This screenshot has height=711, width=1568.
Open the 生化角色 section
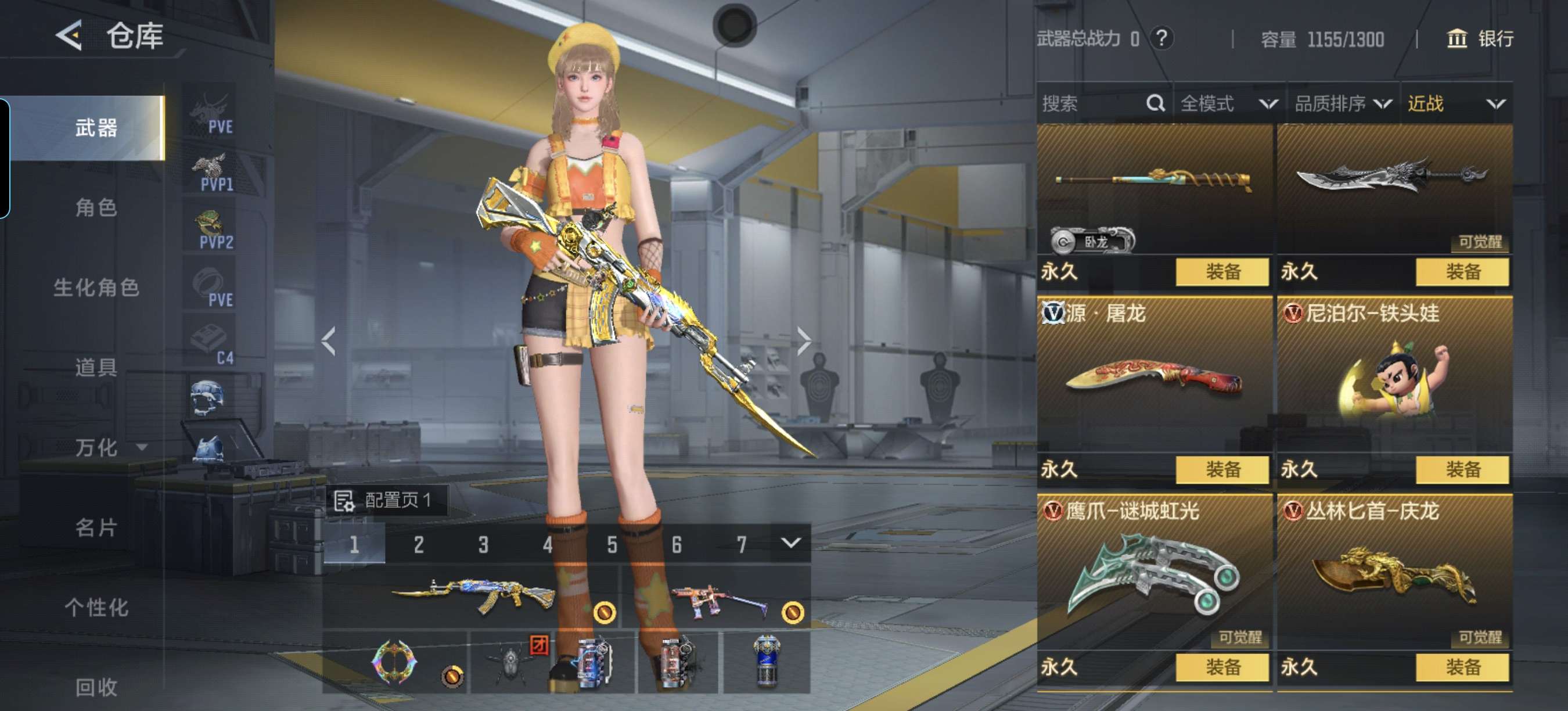[96, 288]
